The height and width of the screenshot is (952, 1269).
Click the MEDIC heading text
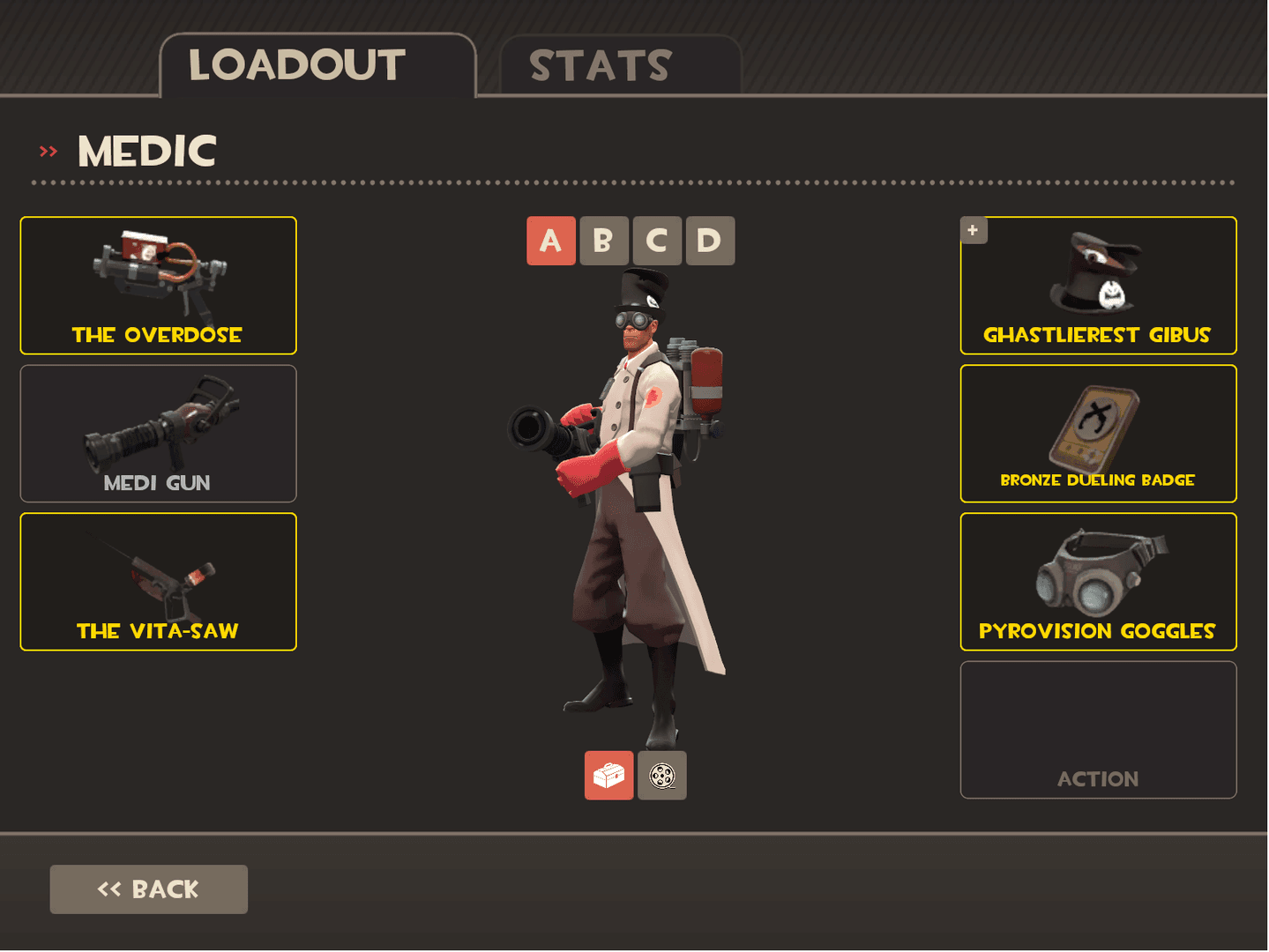pyautogui.click(x=147, y=150)
